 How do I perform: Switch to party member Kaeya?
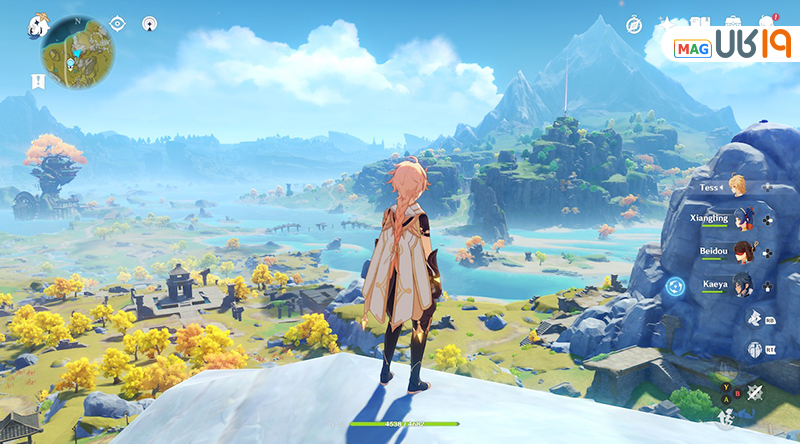click(x=742, y=285)
